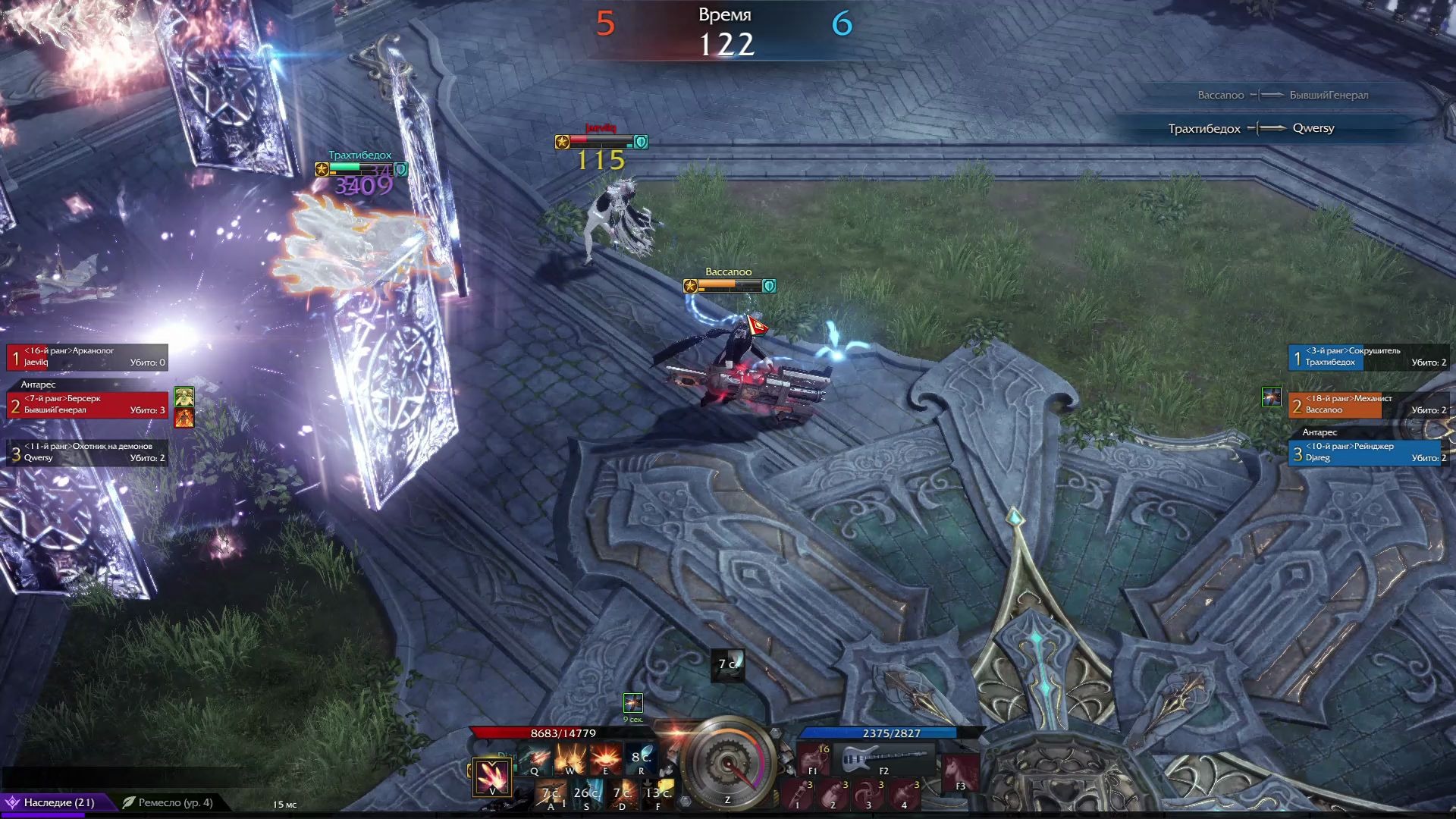Open the Наследие (21) tab
This screenshot has width=1456, height=819.
tap(58, 802)
